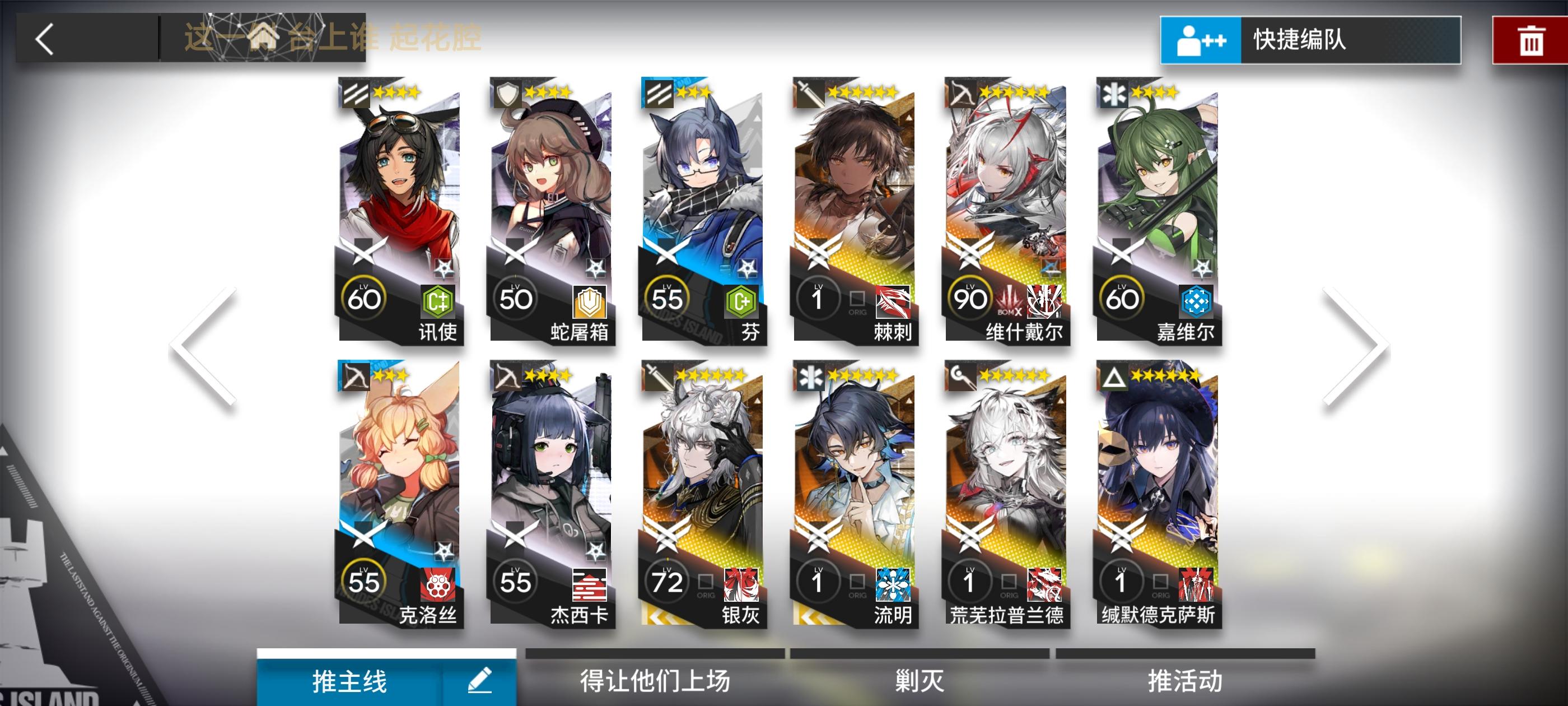Image resolution: width=1568 pixels, height=706 pixels.
Task: Select the pencil icon to rename squad 推主线
Action: tap(481, 682)
